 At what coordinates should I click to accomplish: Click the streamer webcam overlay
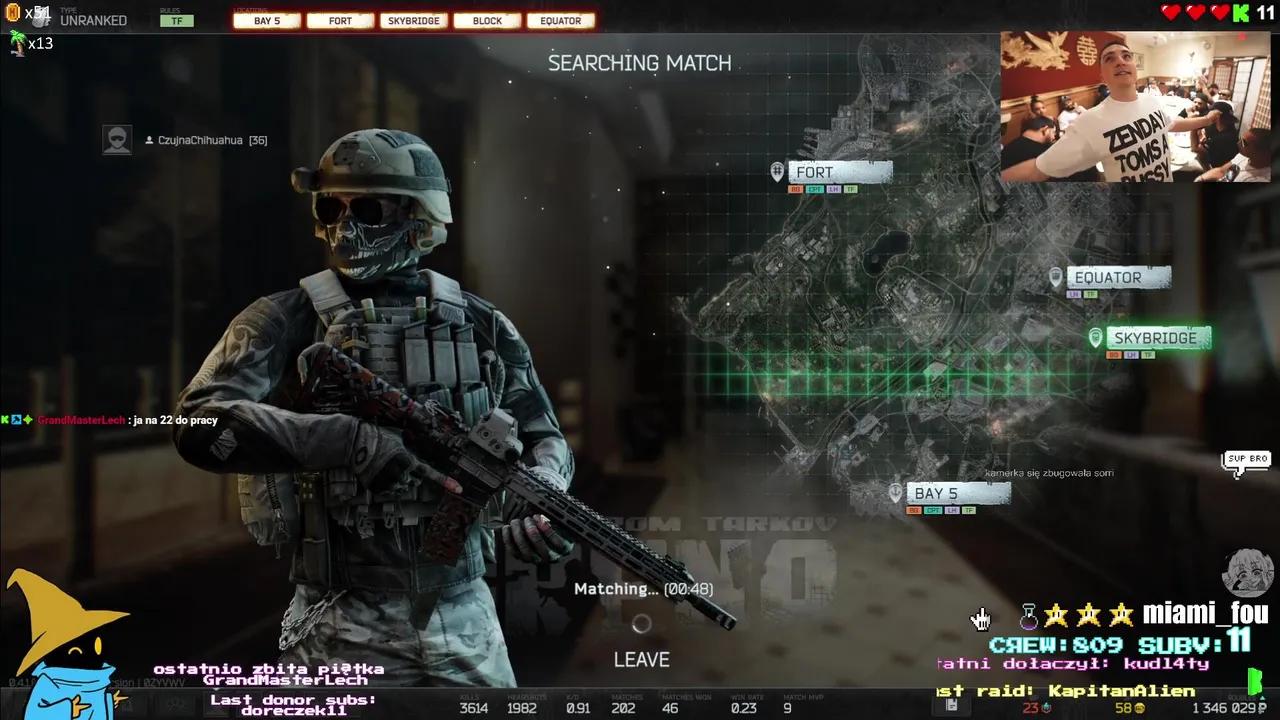pos(1135,107)
